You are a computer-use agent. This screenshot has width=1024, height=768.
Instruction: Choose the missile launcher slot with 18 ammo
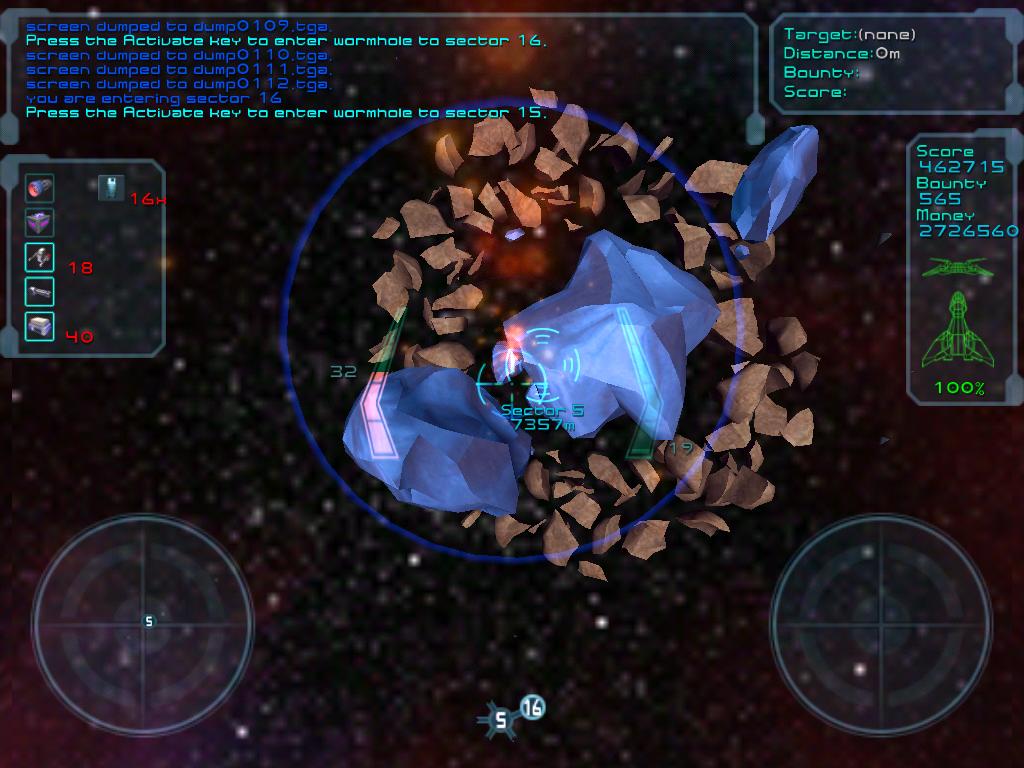click(x=40, y=257)
